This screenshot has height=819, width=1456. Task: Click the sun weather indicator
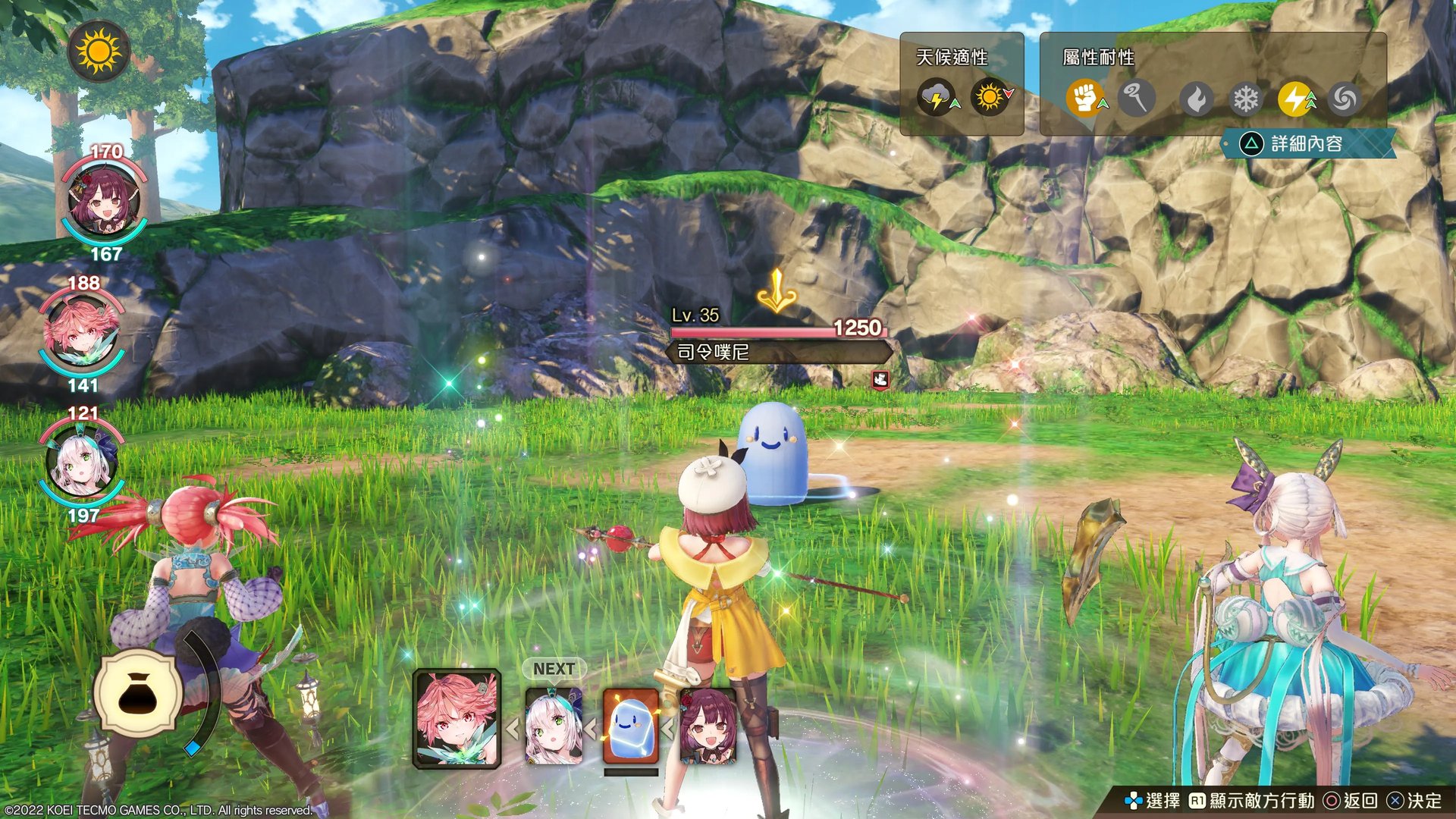pyautogui.click(x=99, y=52)
